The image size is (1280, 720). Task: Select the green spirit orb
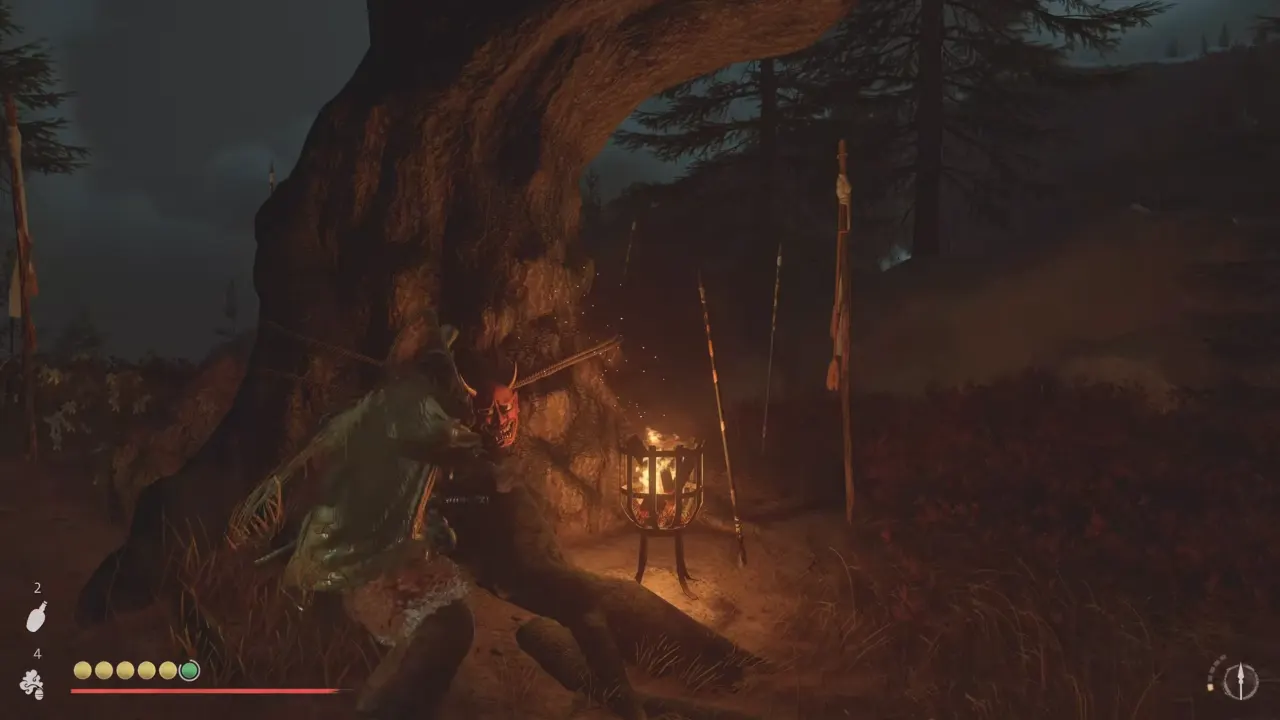pyautogui.click(x=189, y=670)
